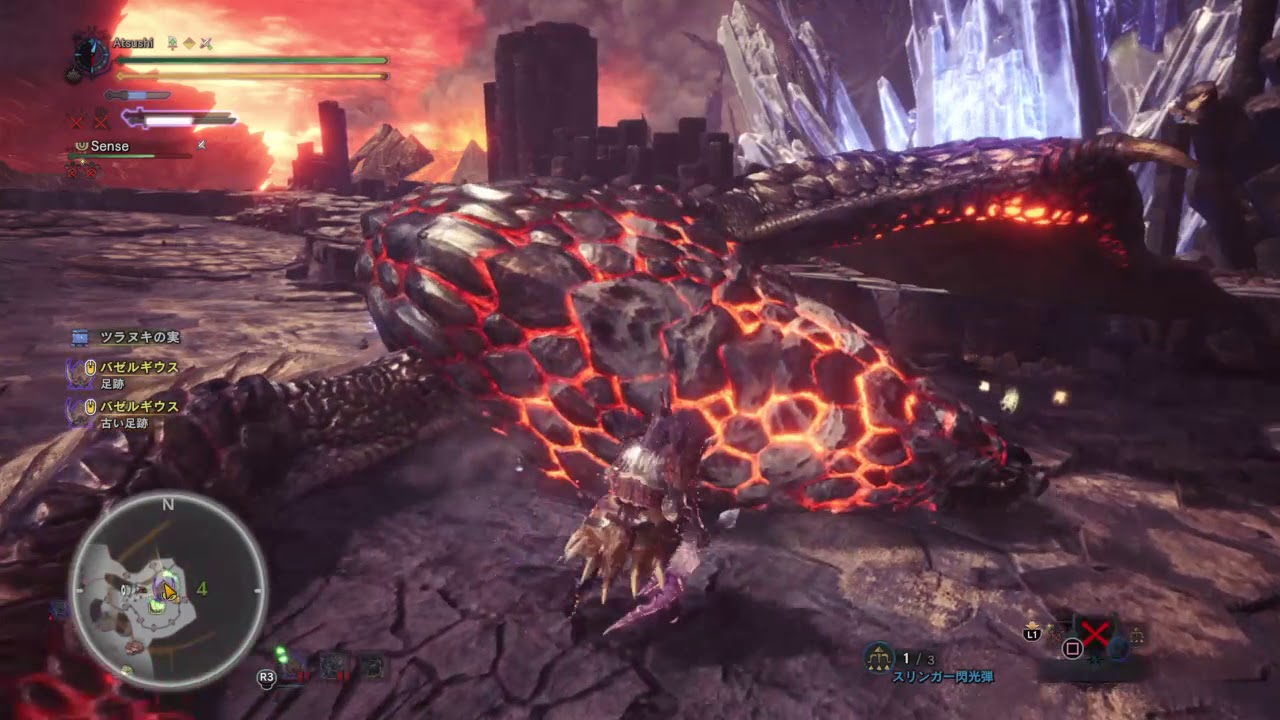The width and height of the screenshot is (1280, 720).
Task: Toggle the R3 scoutfly button prompt
Action: pos(267,676)
